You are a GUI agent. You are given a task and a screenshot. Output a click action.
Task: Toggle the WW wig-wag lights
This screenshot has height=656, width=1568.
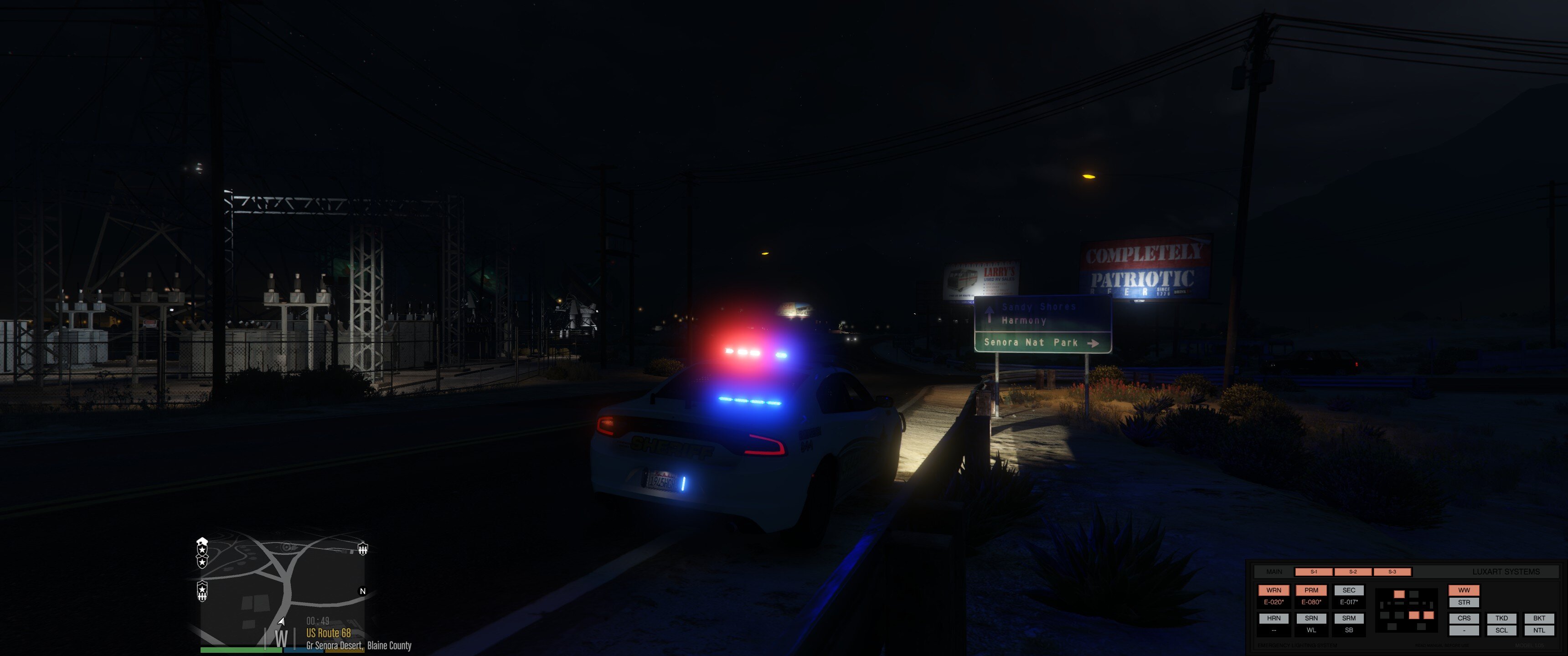[1464, 590]
